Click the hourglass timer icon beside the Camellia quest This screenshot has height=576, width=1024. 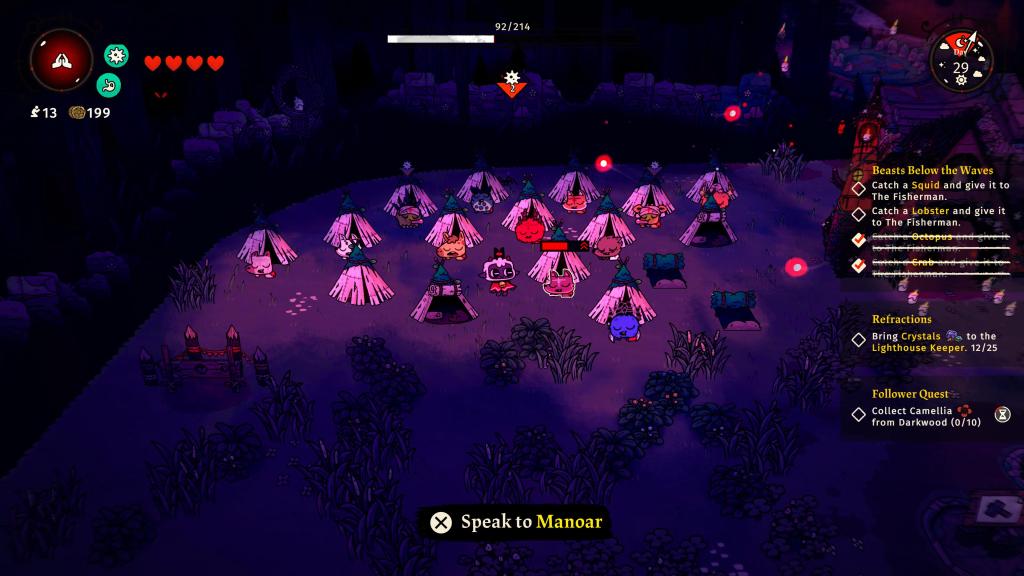click(x=1002, y=413)
